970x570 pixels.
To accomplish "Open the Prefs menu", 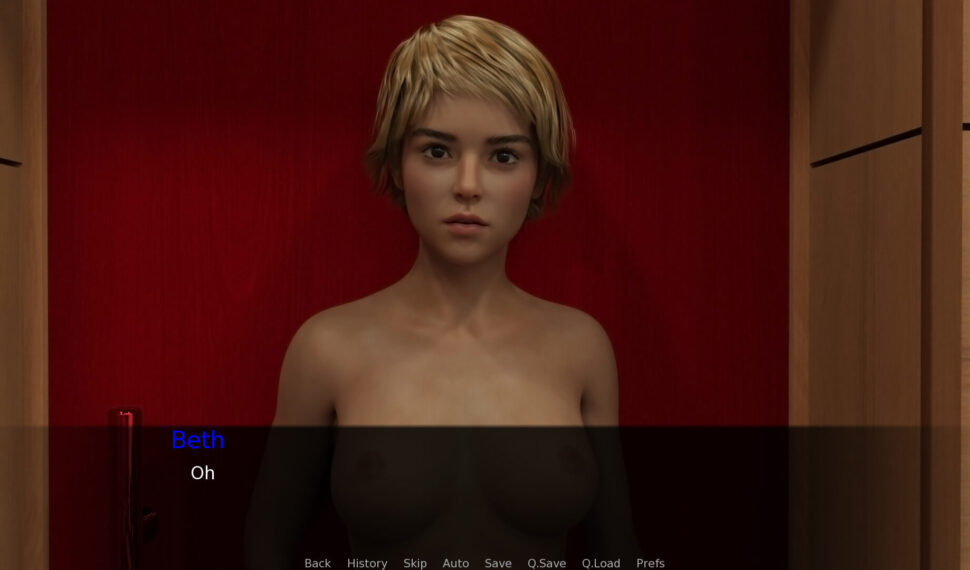I will pos(650,563).
